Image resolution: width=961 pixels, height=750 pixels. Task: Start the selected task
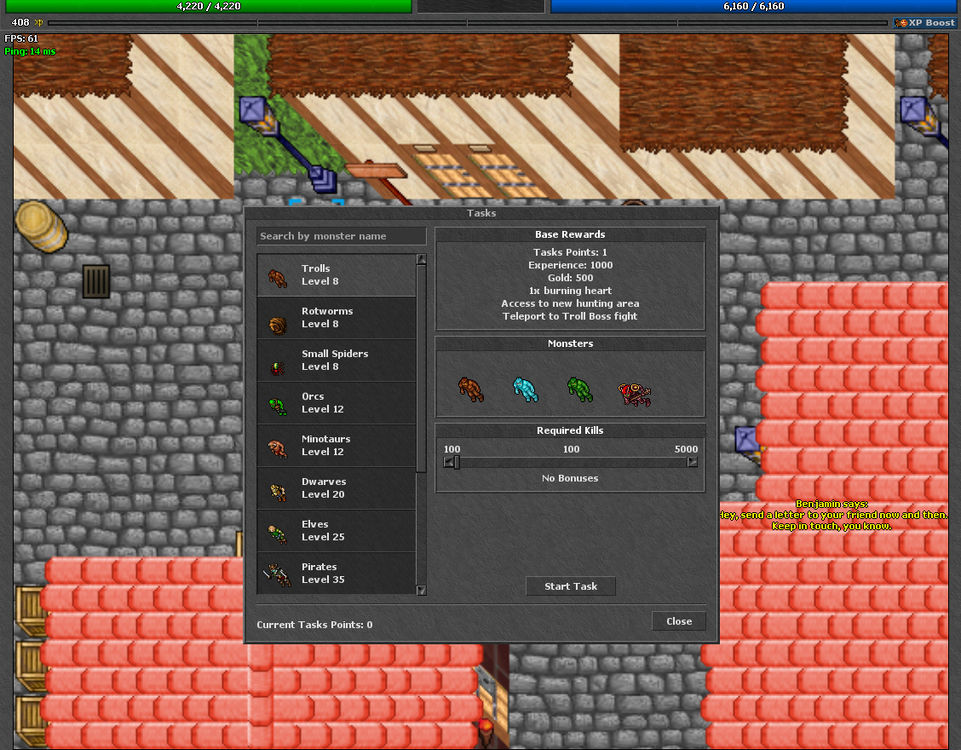[570, 586]
